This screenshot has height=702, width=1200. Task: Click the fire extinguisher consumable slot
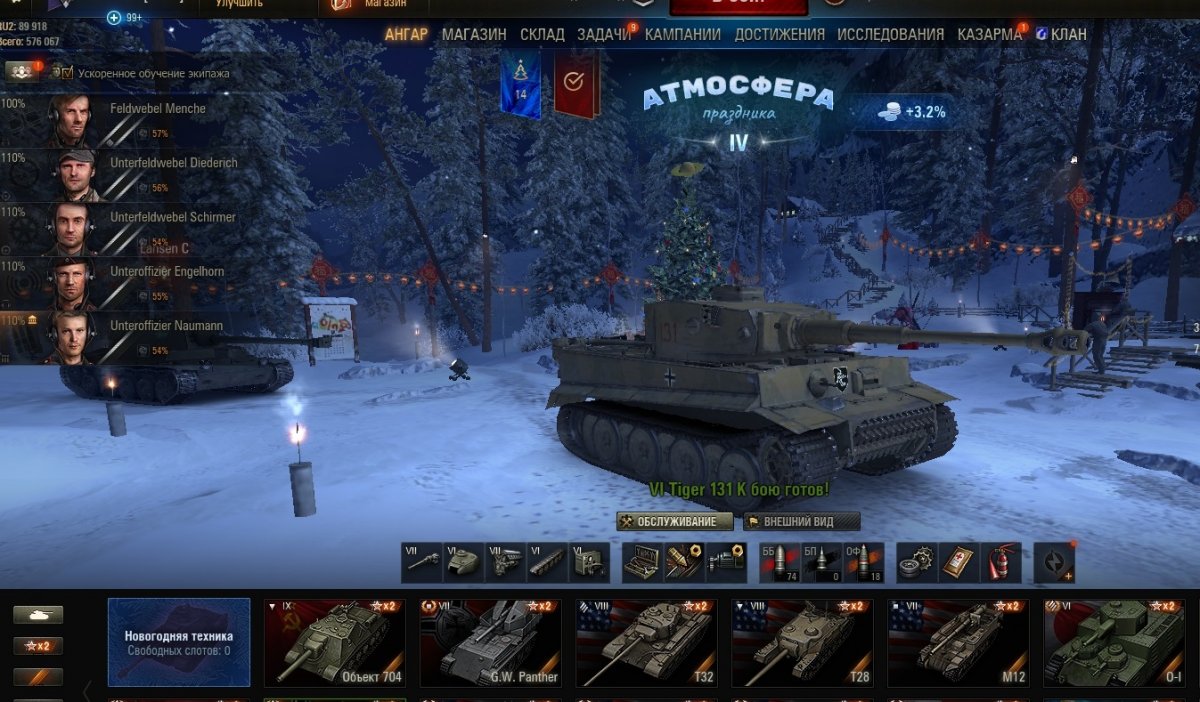pos(1001,563)
